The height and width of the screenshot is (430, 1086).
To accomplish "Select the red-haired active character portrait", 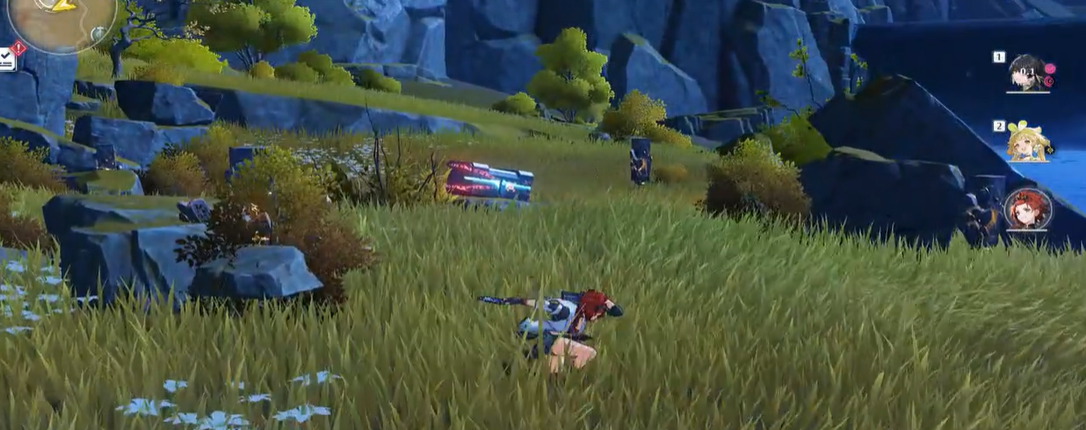I will click(1027, 209).
